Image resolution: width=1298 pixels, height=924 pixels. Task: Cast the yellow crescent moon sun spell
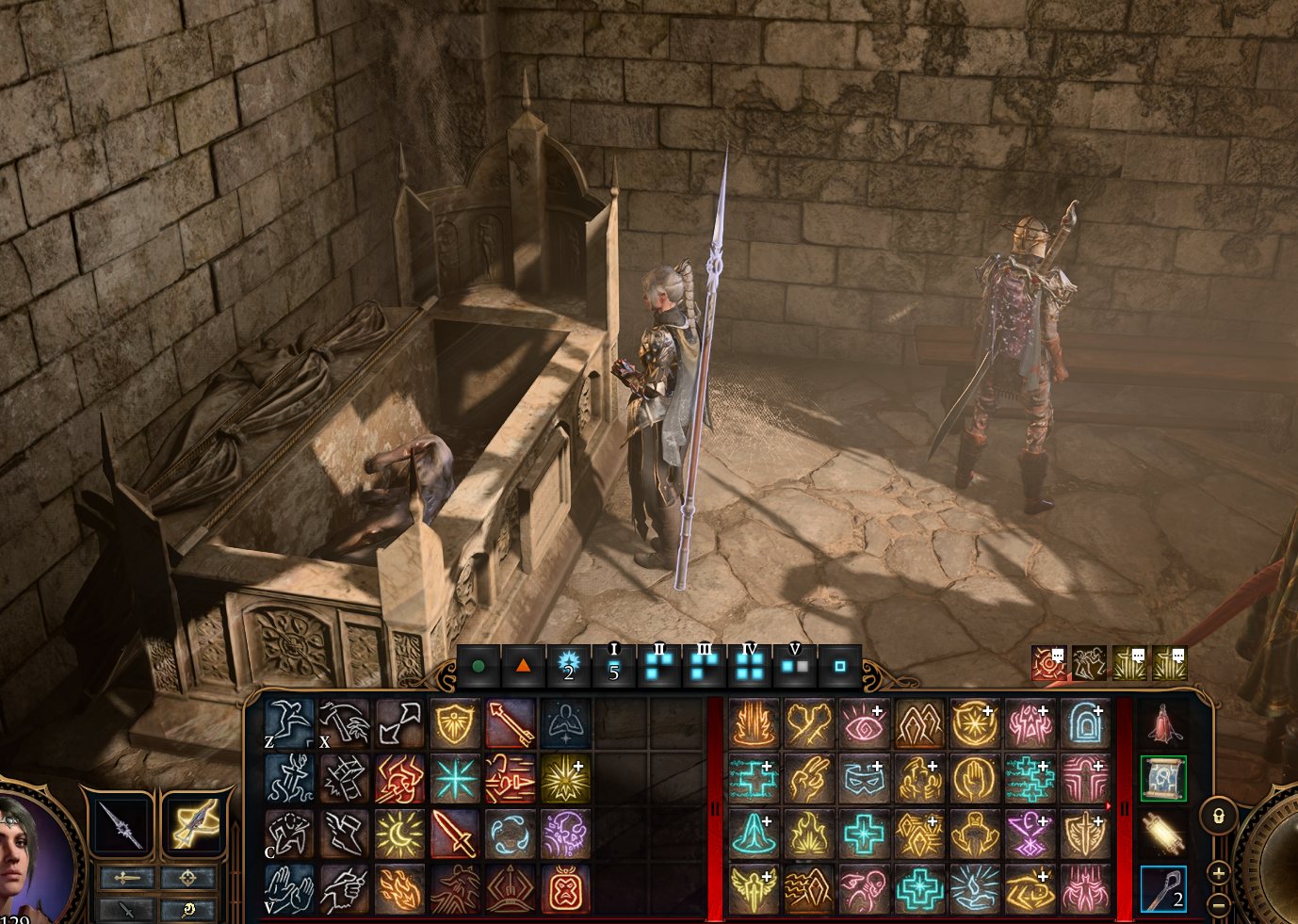[x=399, y=834]
